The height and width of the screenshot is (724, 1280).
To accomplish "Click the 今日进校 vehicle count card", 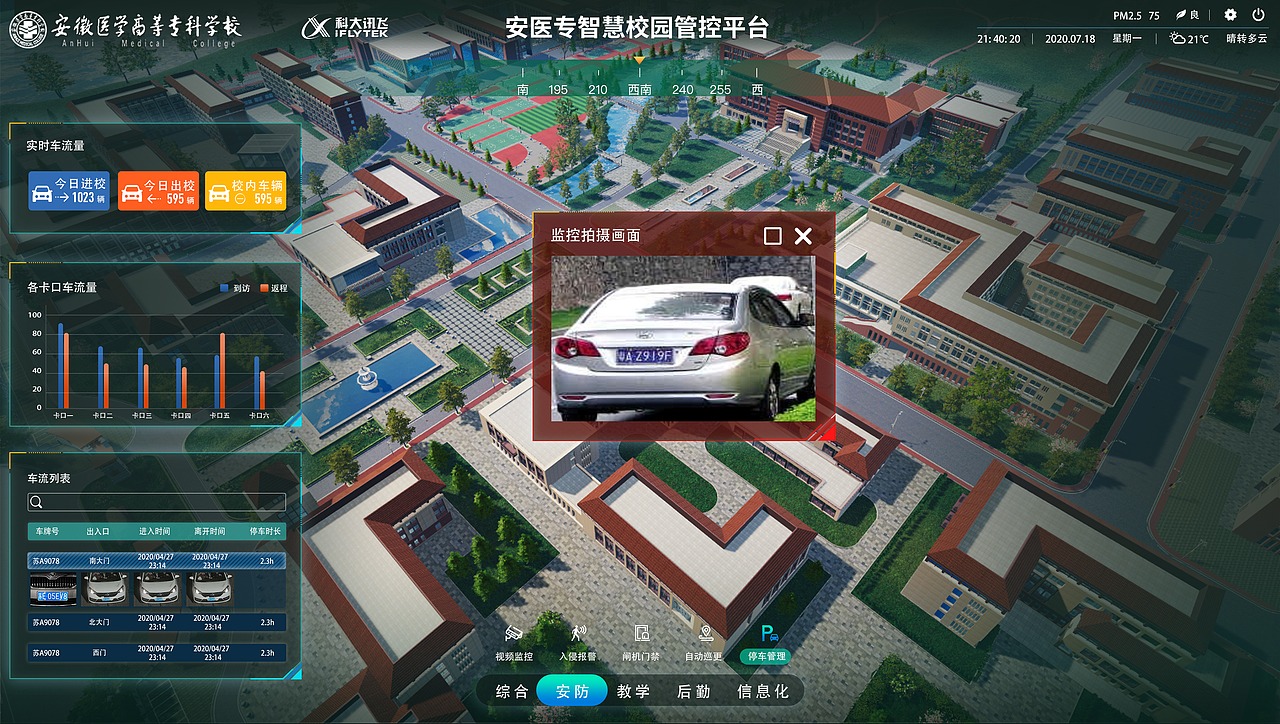I will (67, 190).
